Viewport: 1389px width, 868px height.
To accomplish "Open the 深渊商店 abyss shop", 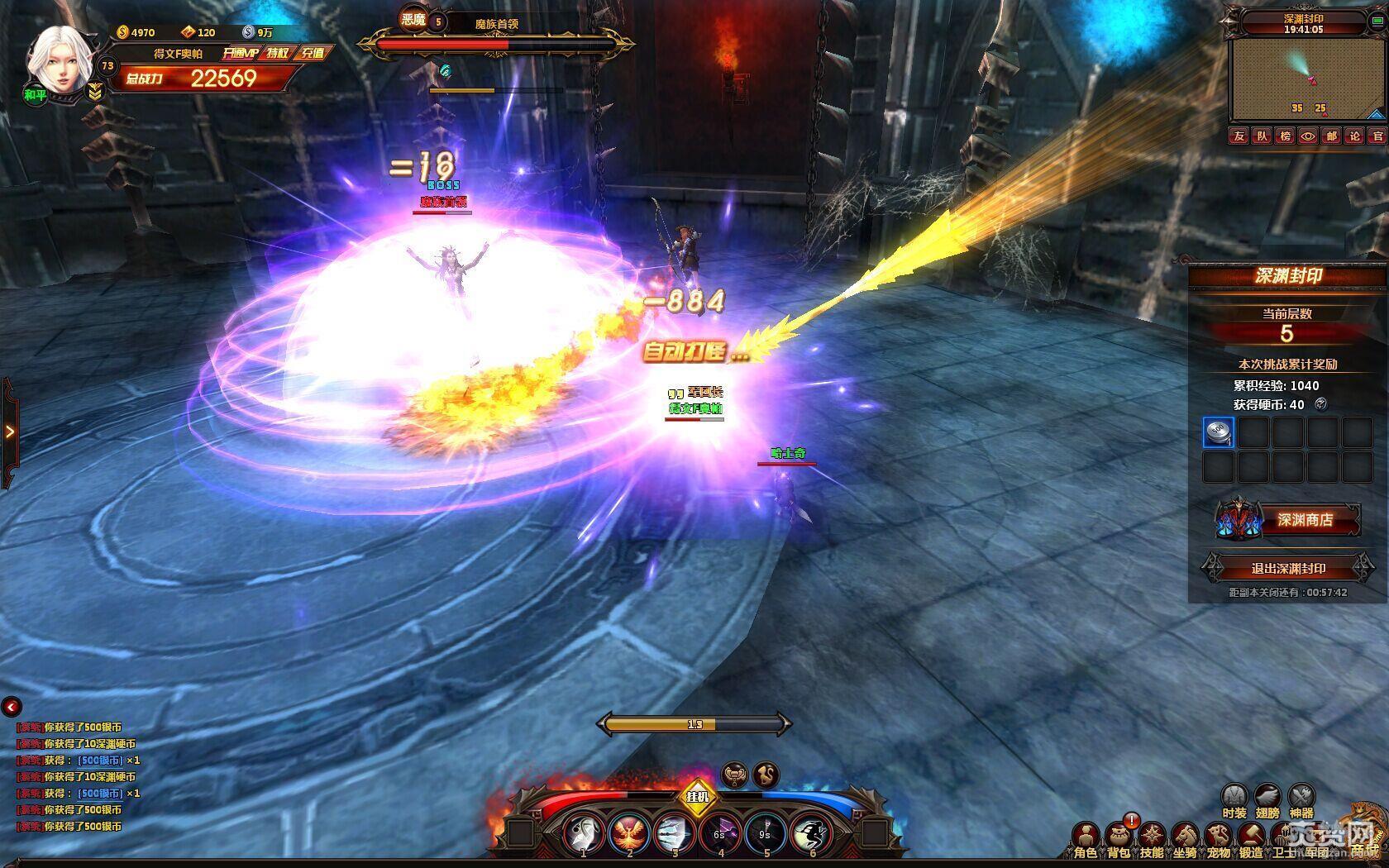I will click(x=1304, y=520).
